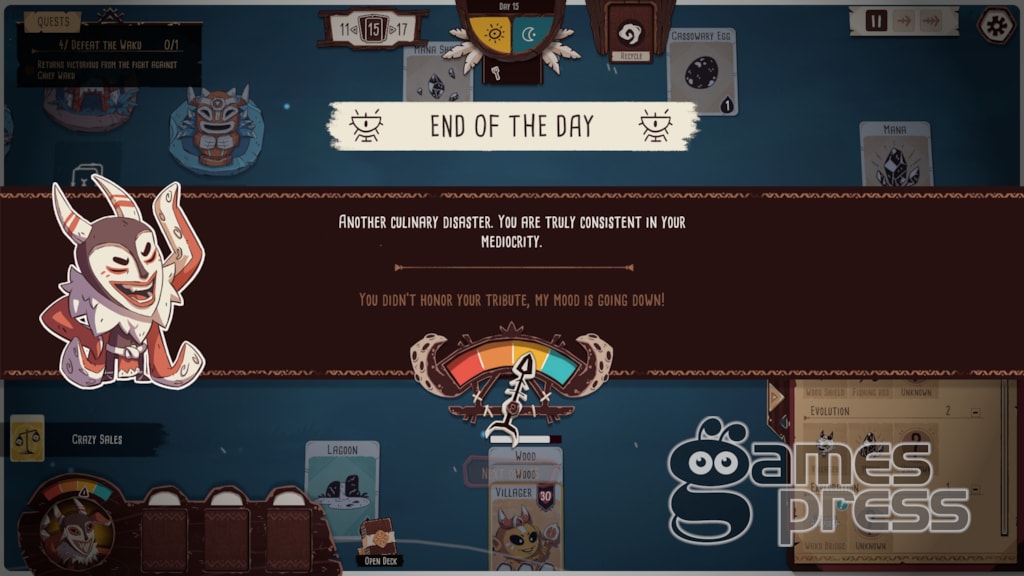
Task: Select the Mana card on the right
Action: click(x=895, y=154)
